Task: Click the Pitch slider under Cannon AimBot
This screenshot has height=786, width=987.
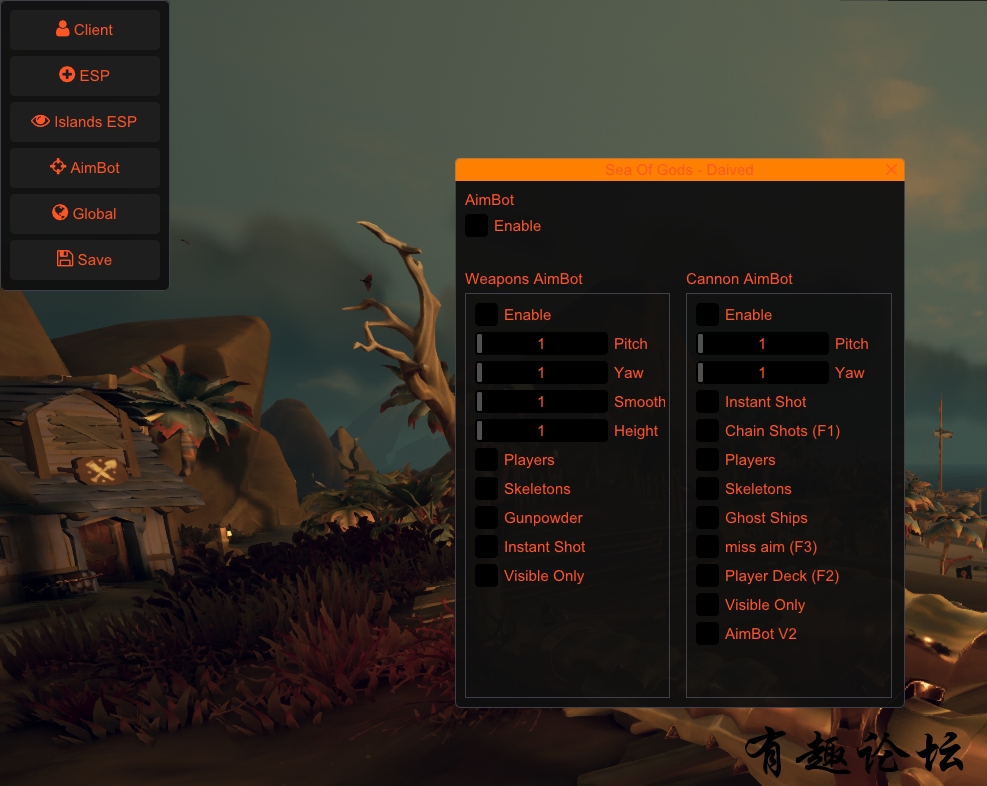Action: 763,344
